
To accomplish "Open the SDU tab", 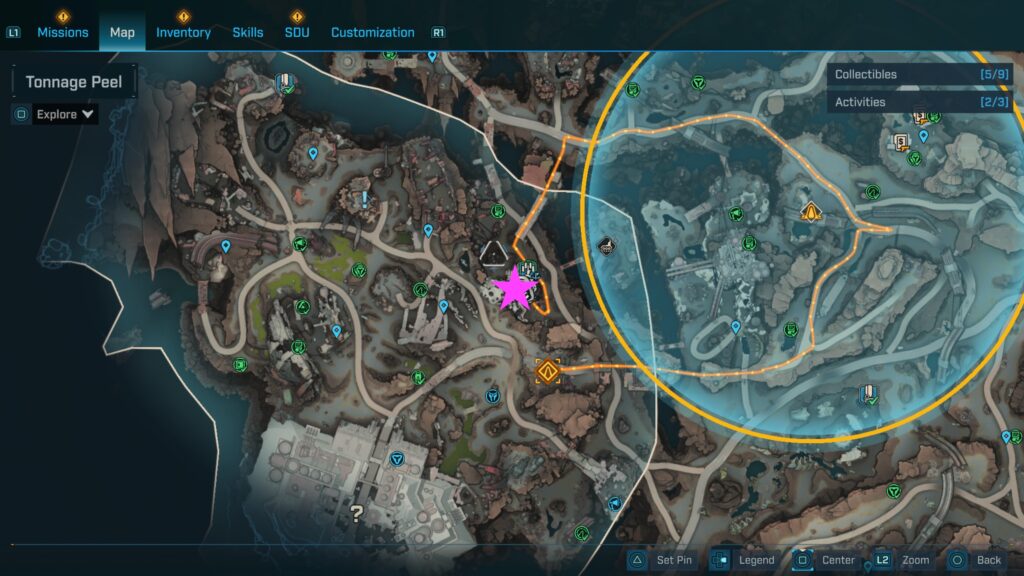I will 297,32.
